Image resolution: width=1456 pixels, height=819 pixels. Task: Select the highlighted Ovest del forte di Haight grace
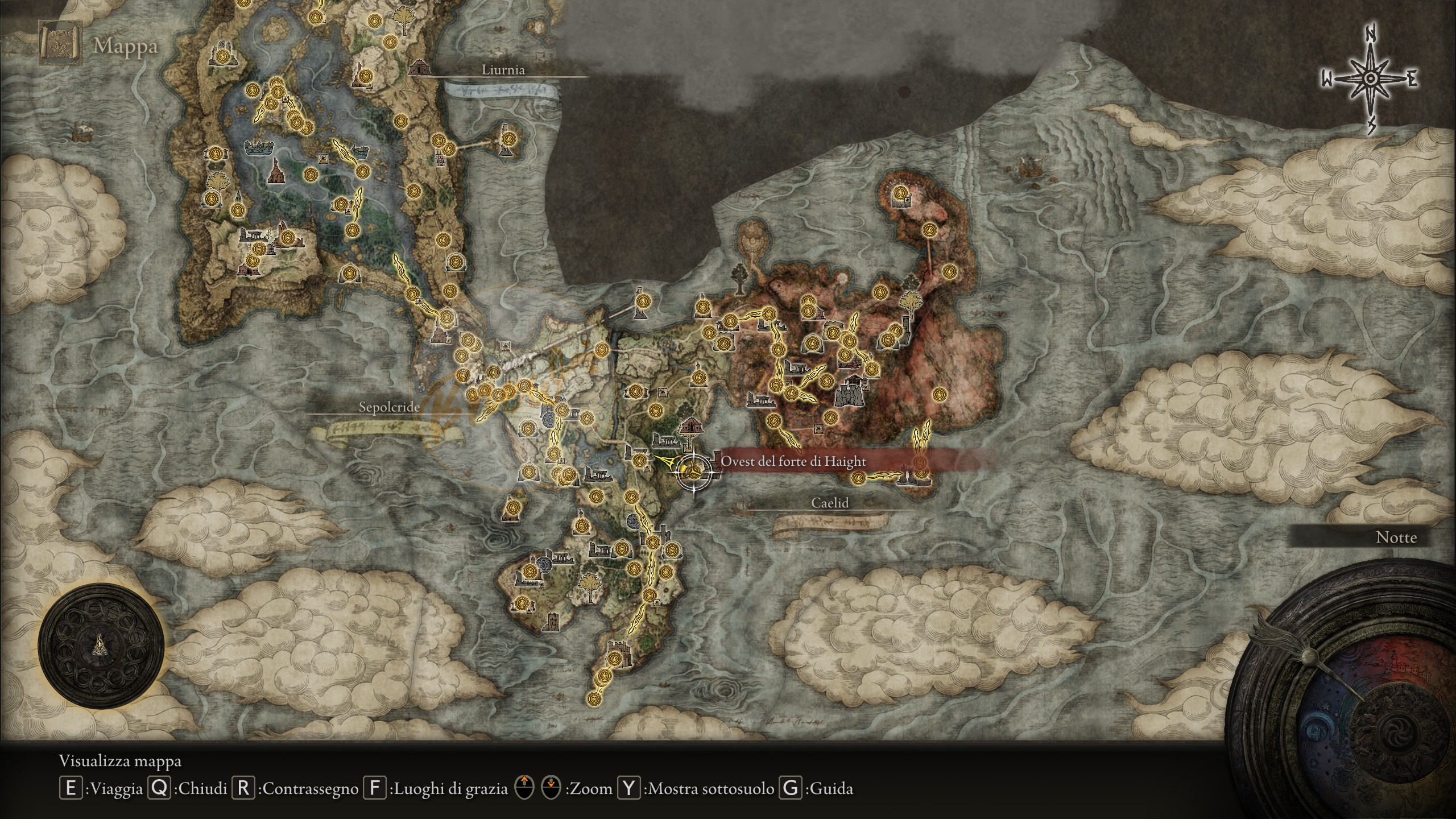pos(693,470)
